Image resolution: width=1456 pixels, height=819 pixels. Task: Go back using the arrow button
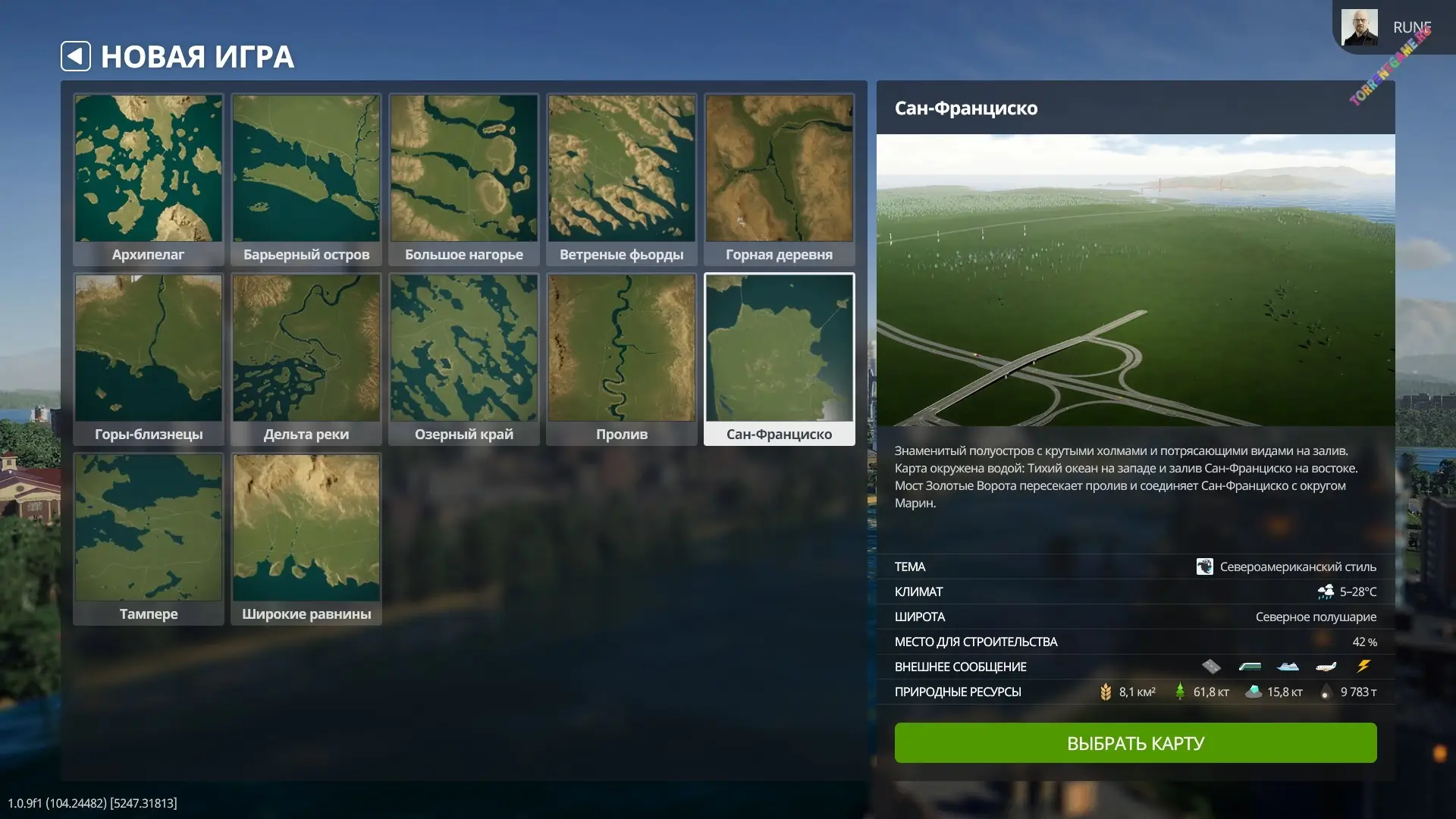(76, 56)
